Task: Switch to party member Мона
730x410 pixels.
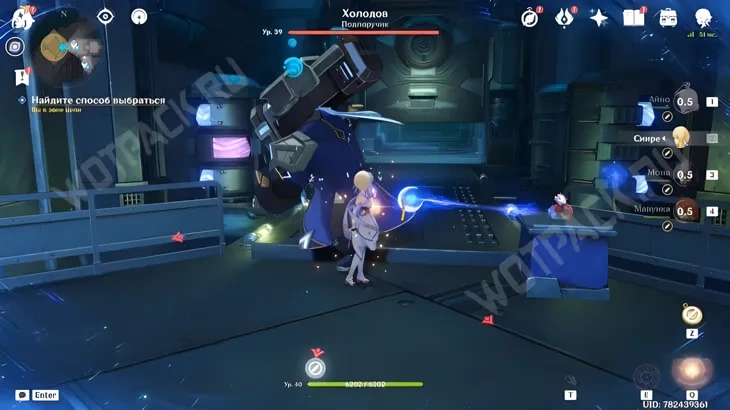Action: point(685,175)
